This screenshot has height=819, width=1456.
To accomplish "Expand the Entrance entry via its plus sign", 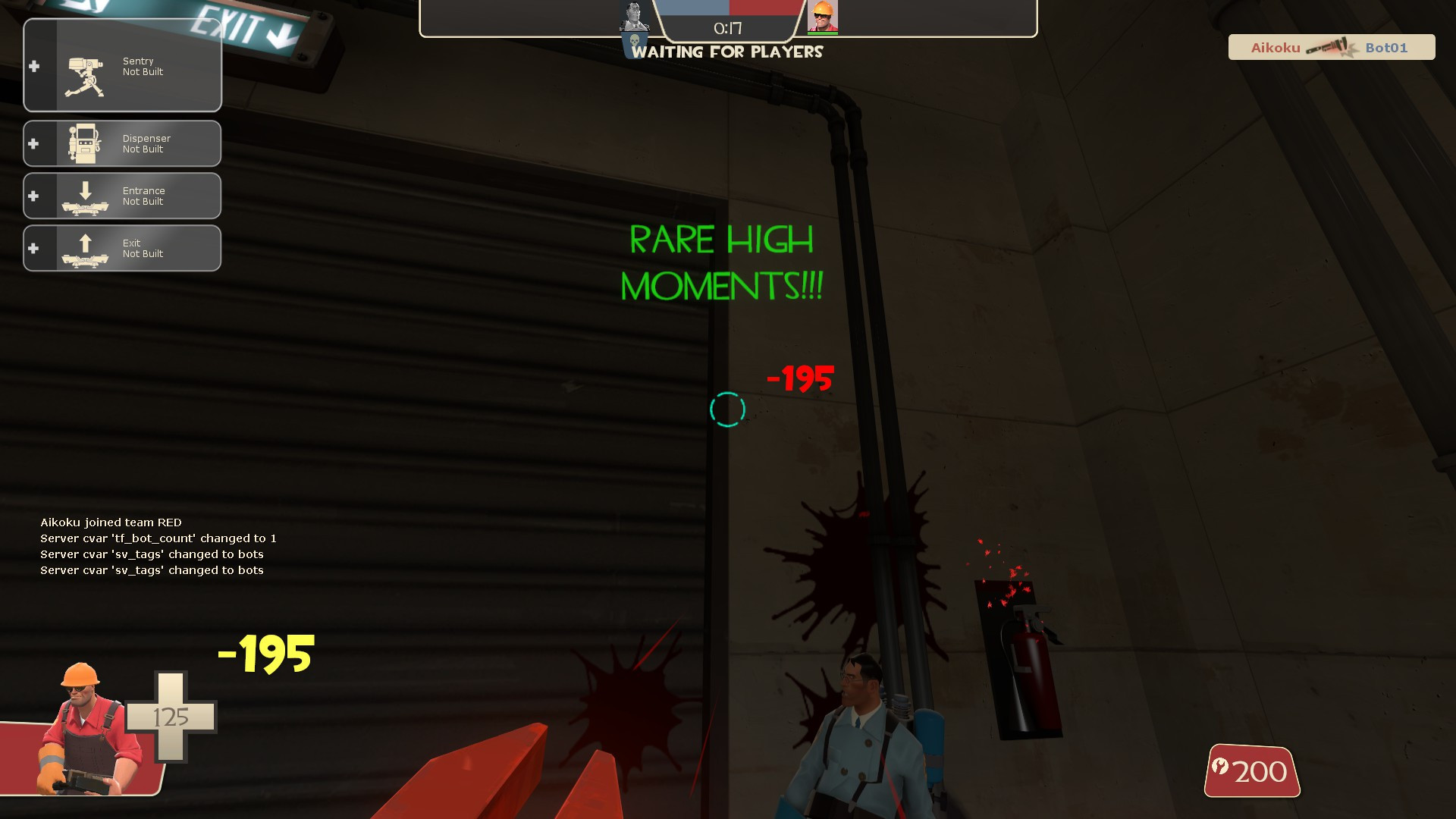I will pyautogui.click(x=33, y=195).
